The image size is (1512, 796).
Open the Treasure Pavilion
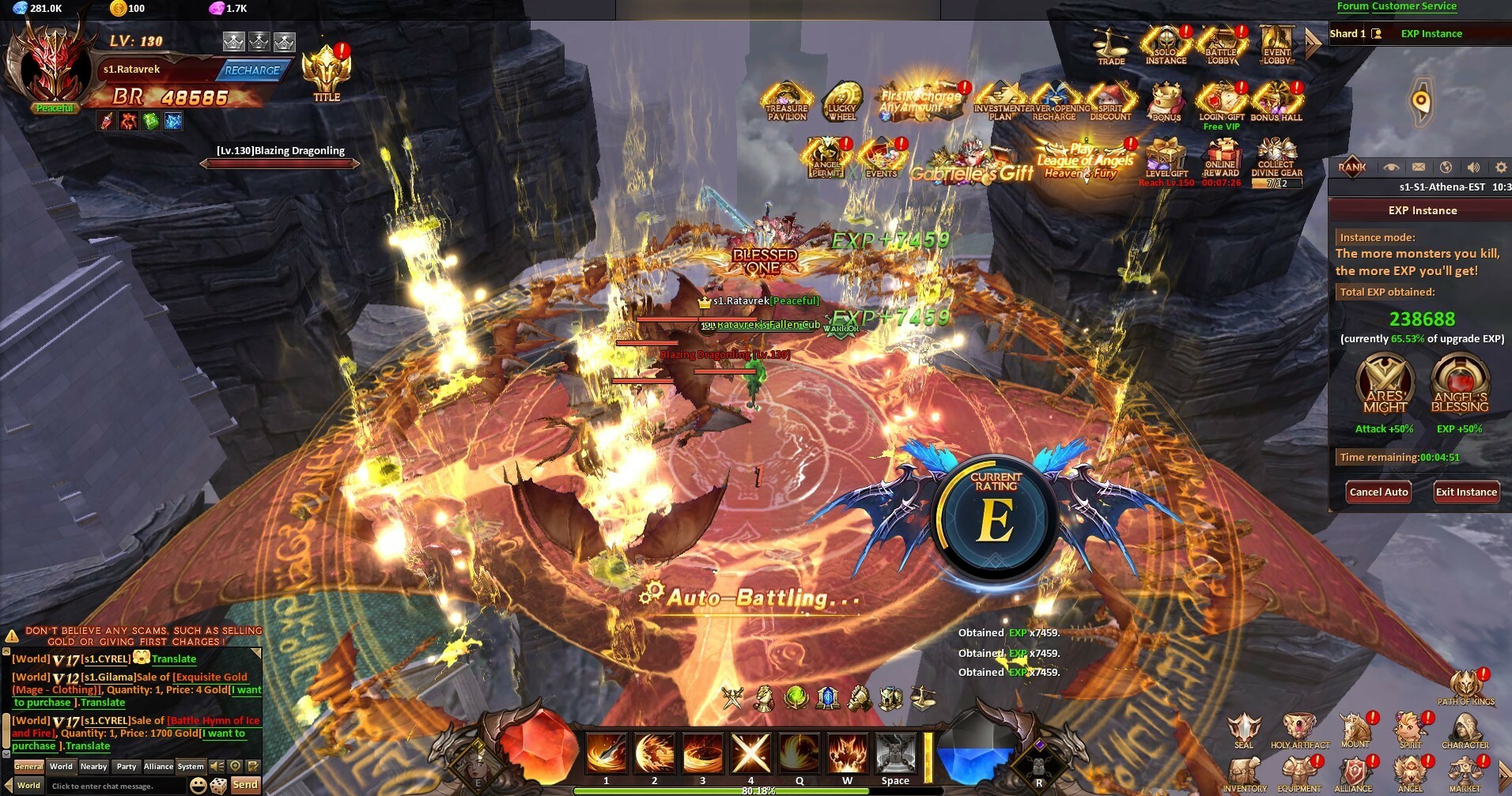pyautogui.click(x=787, y=100)
